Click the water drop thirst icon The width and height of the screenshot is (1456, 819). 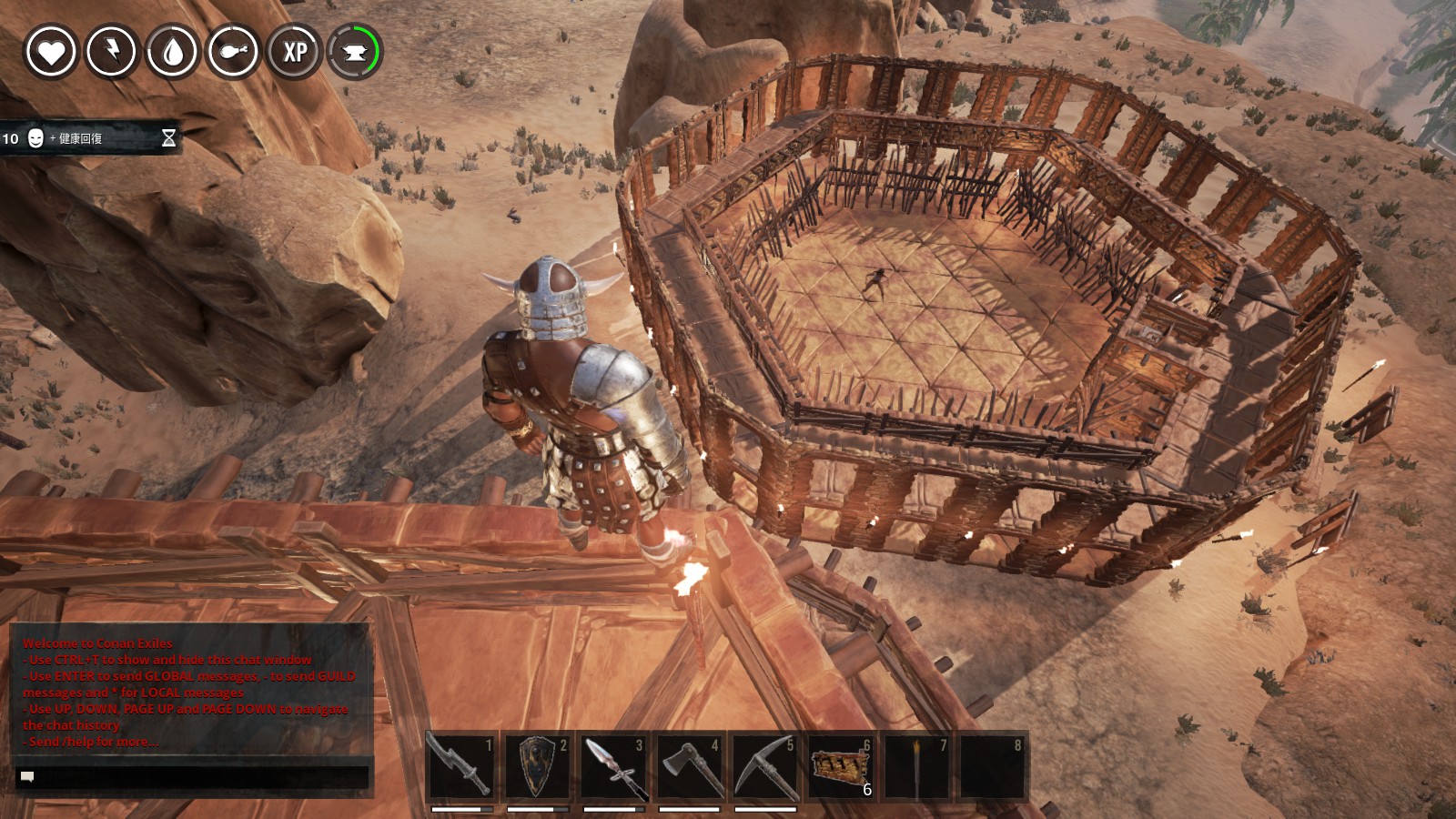tap(172, 52)
